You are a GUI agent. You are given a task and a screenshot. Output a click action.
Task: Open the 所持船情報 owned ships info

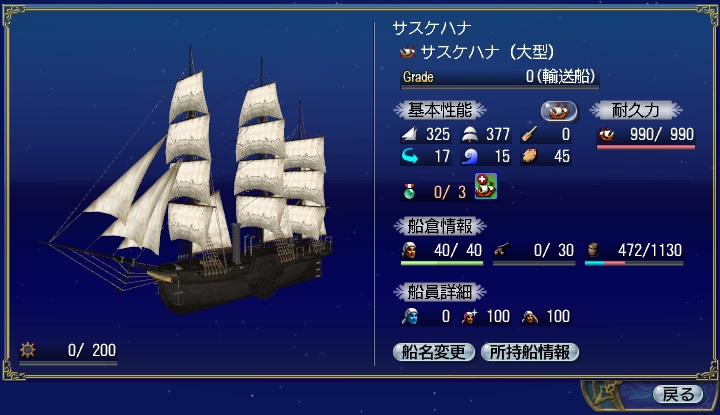point(530,351)
